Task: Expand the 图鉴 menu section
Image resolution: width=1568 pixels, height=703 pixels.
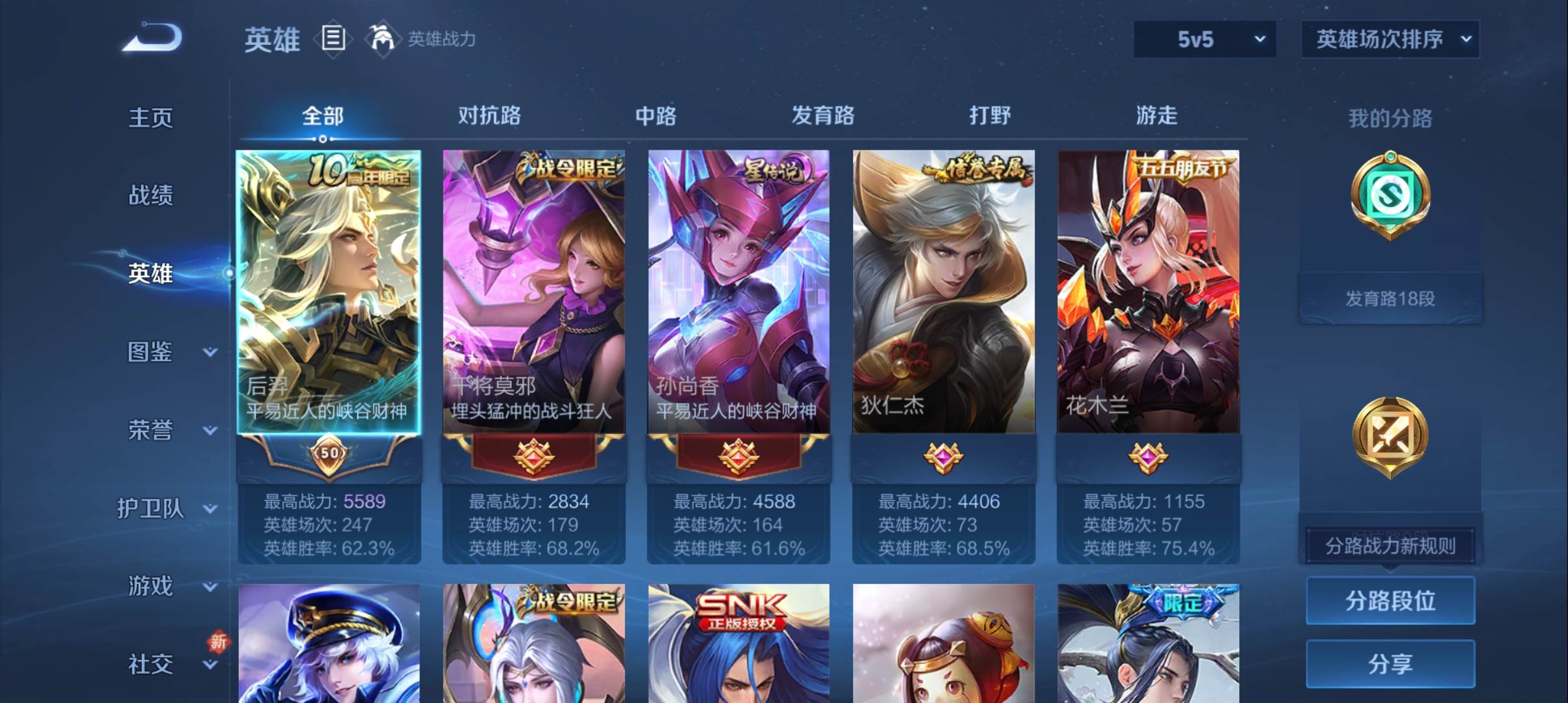Action: (171, 352)
